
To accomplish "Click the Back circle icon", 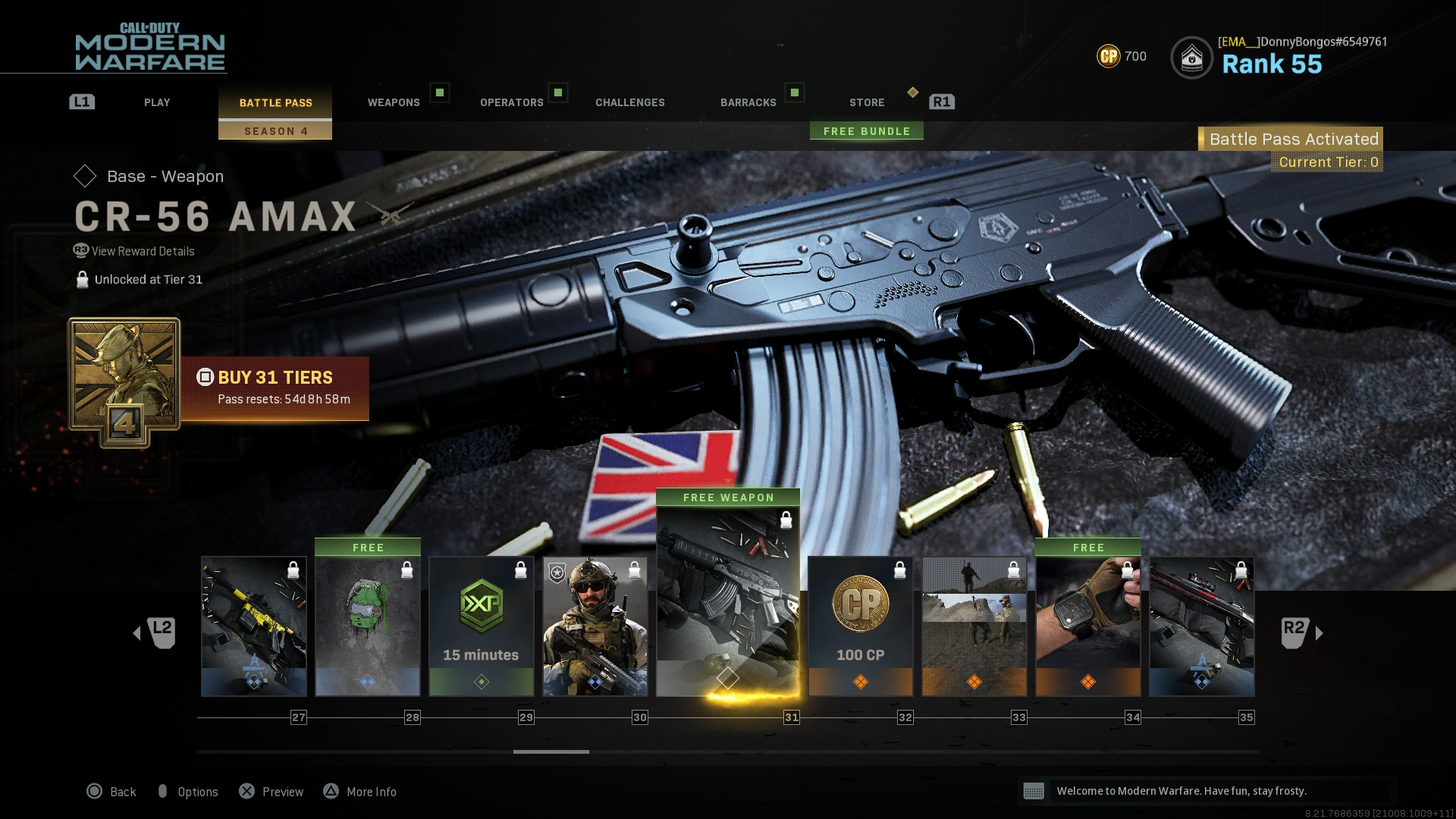I will tap(94, 791).
